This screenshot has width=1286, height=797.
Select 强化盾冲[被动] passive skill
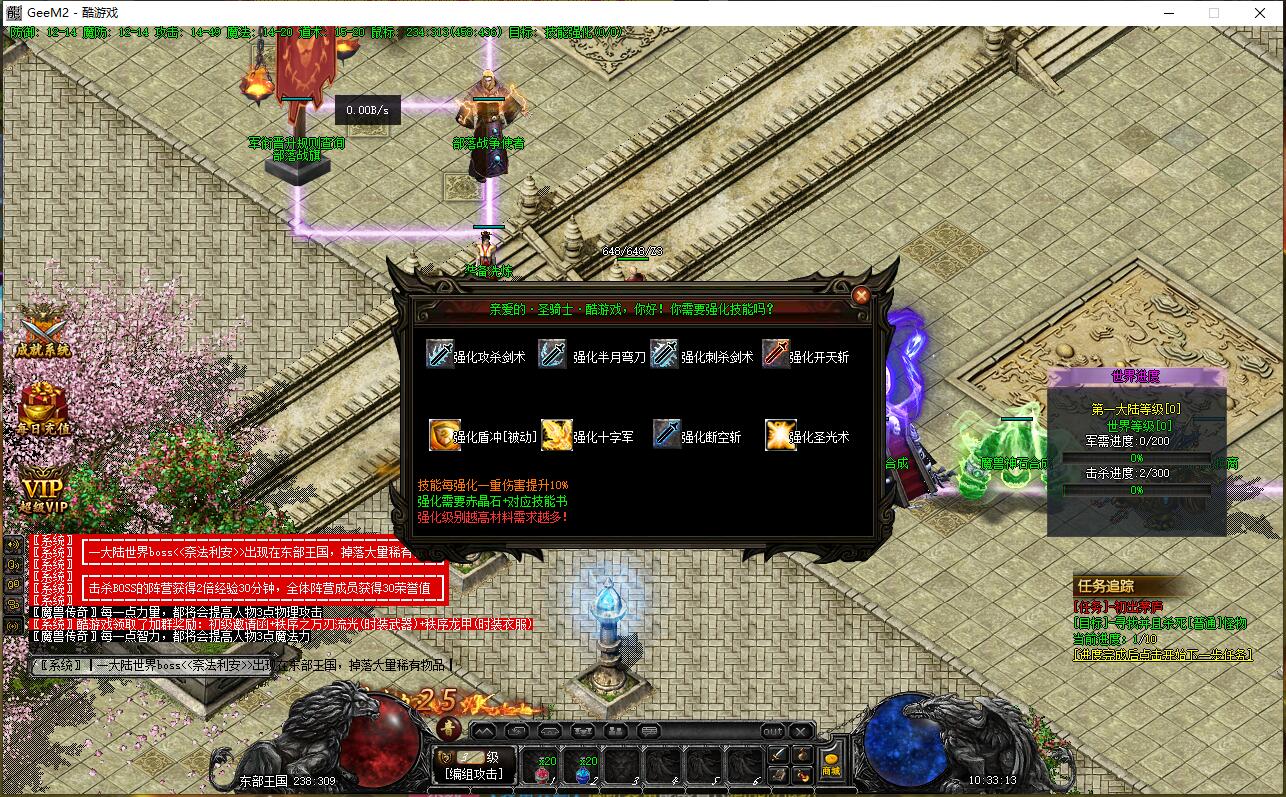pos(484,436)
